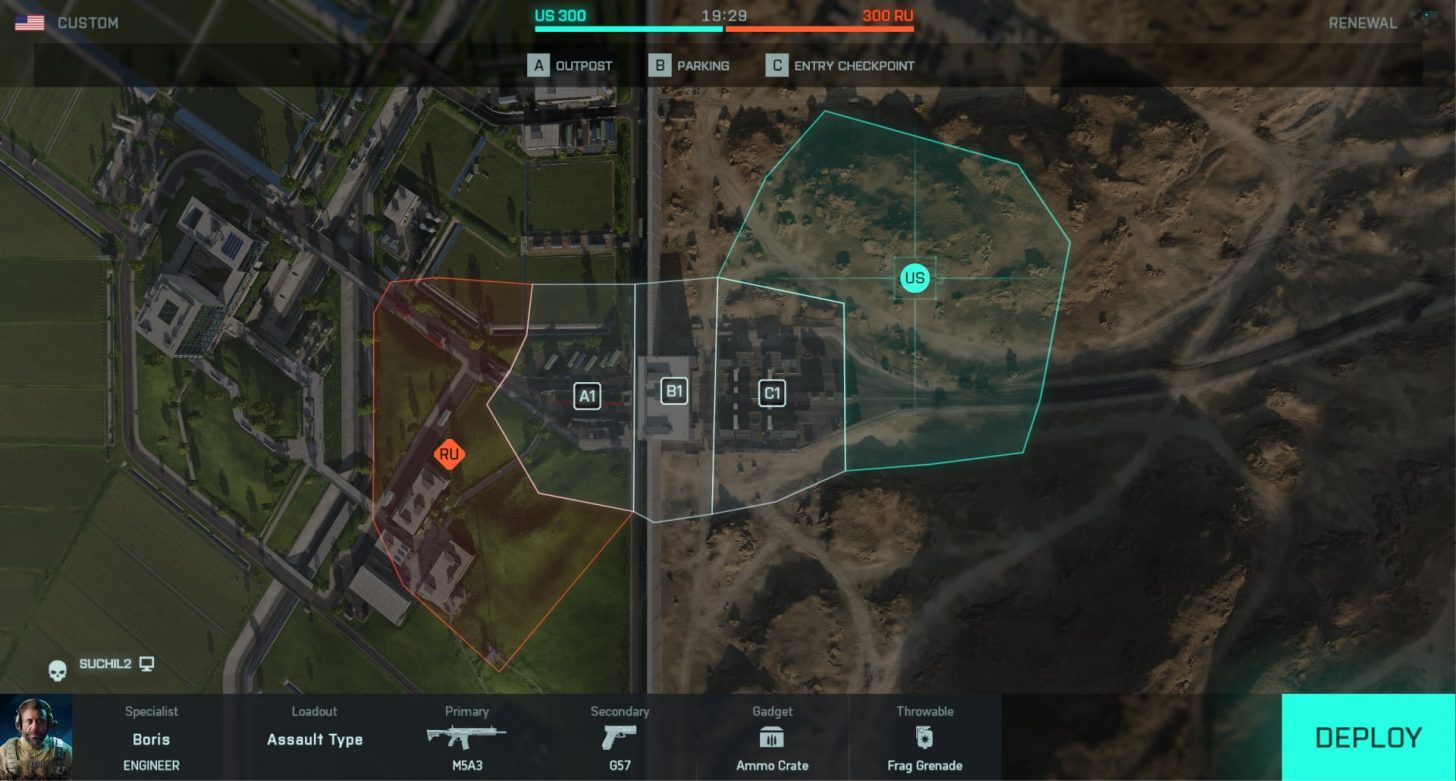Screen dimensions: 1456x781
Task: Swap the Frag Grenade throwable
Action: (924, 739)
